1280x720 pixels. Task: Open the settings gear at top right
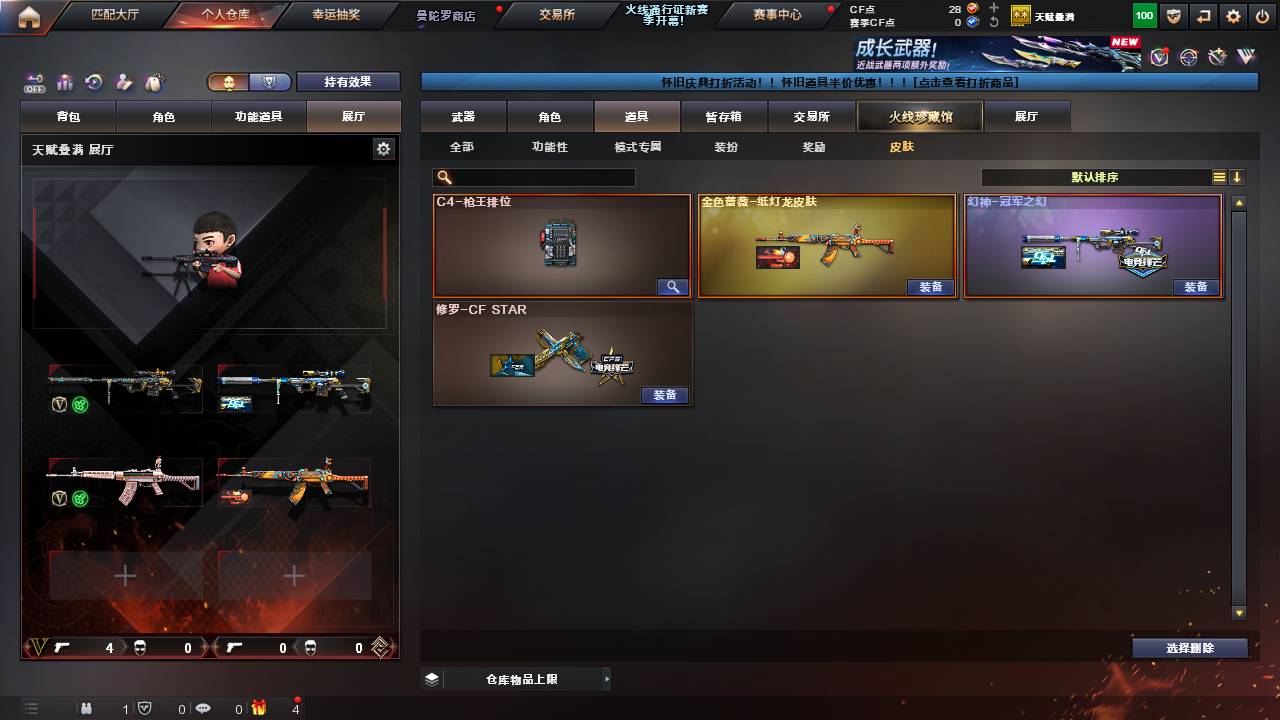(1232, 15)
